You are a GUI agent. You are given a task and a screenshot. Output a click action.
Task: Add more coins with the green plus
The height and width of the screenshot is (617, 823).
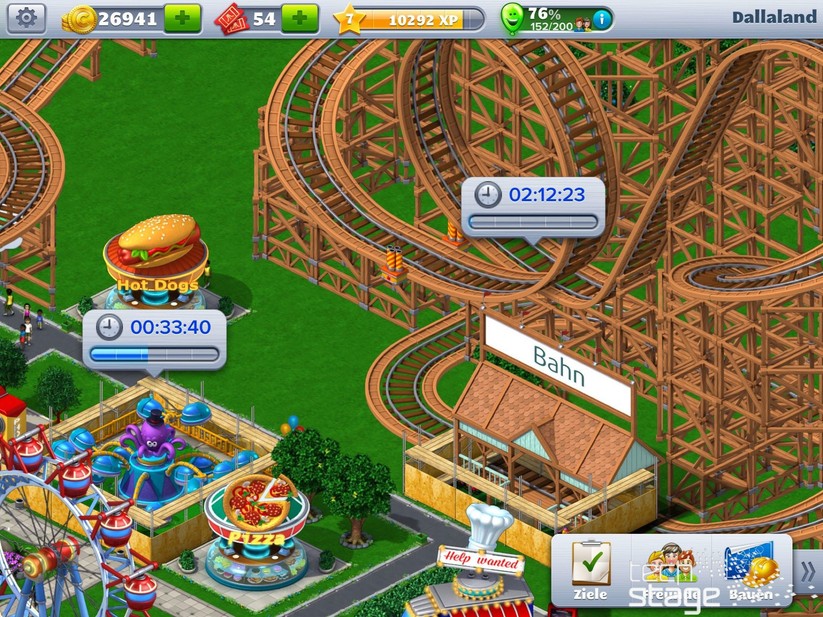(182, 18)
